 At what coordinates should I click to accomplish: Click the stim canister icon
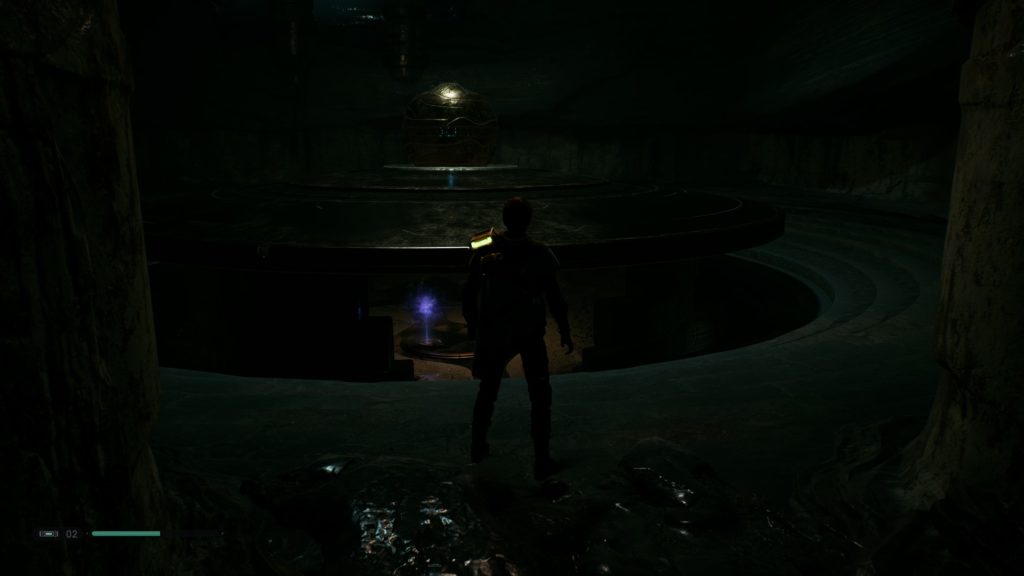click(x=48, y=534)
